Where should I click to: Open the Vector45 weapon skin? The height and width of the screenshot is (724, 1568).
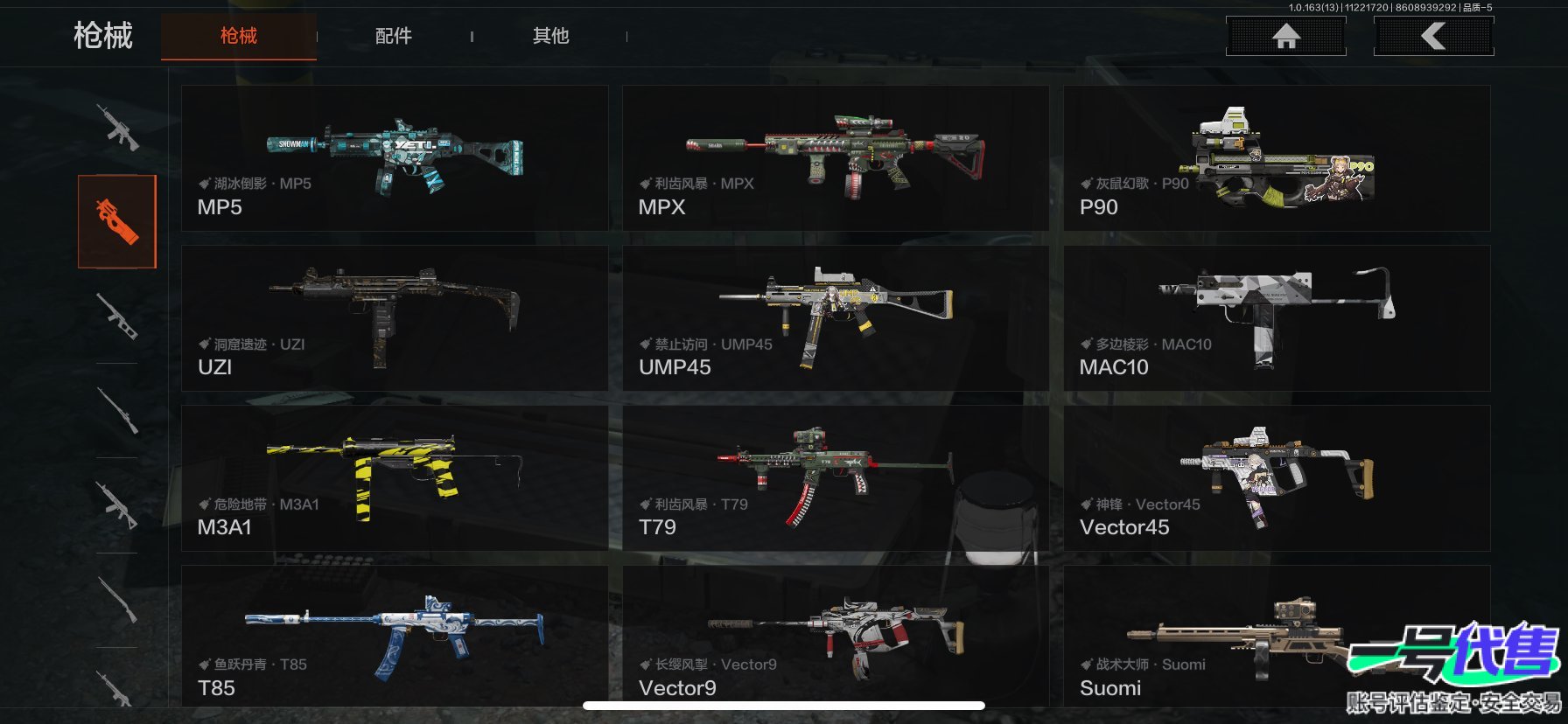1276,478
